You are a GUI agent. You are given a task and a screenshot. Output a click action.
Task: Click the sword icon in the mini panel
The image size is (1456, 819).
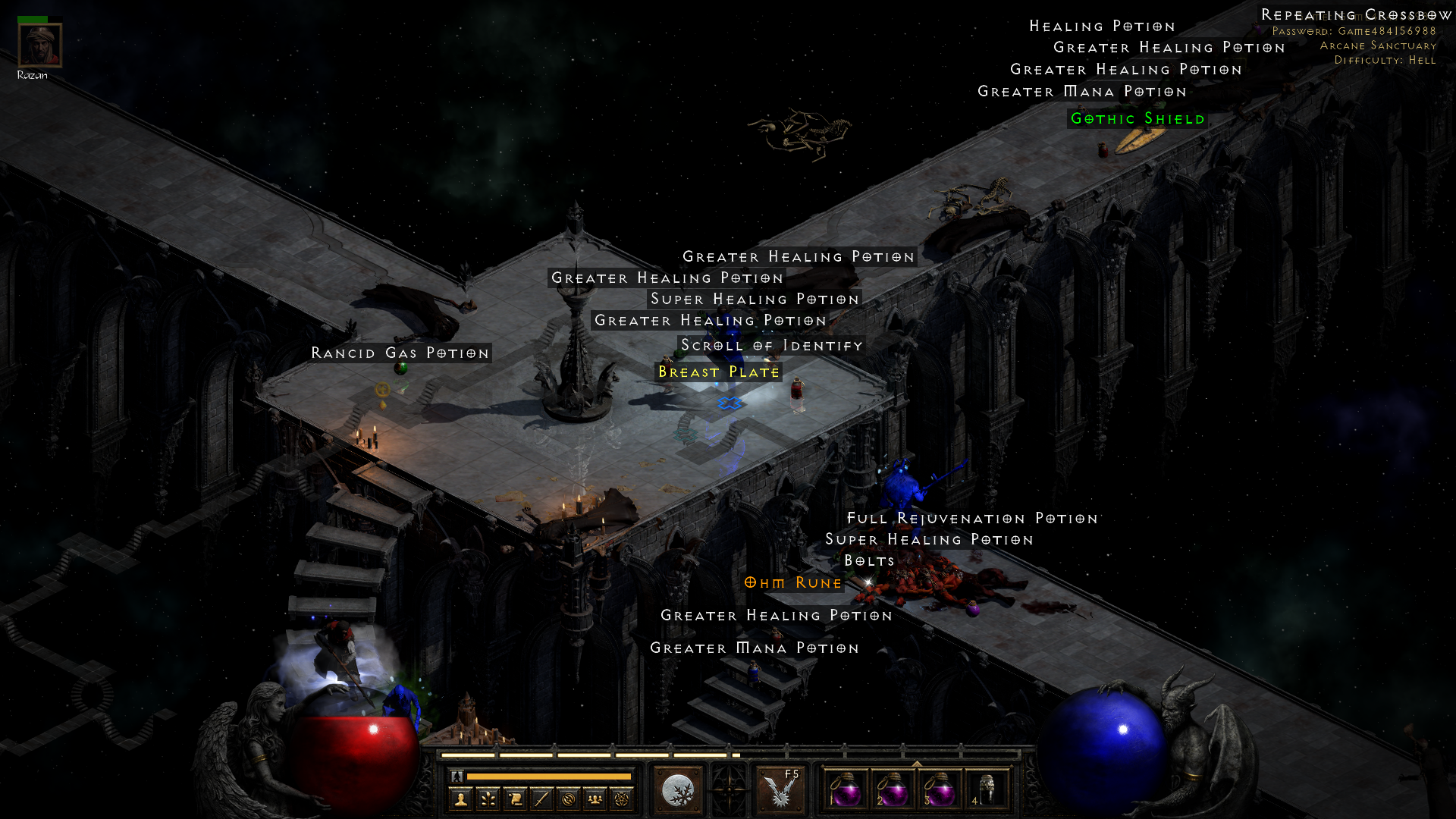(x=541, y=799)
